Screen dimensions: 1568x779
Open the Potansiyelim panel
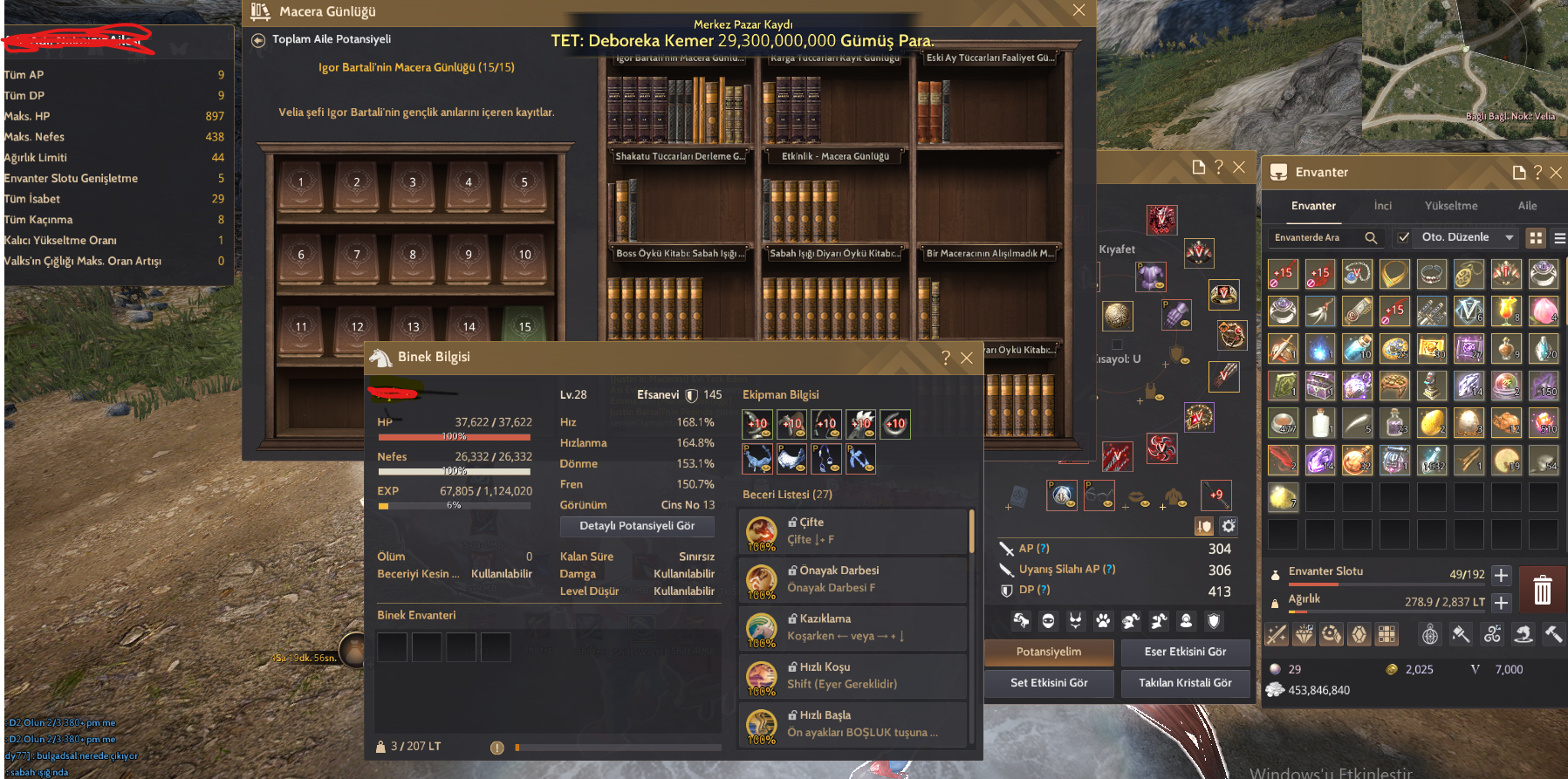tap(1049, 652)
